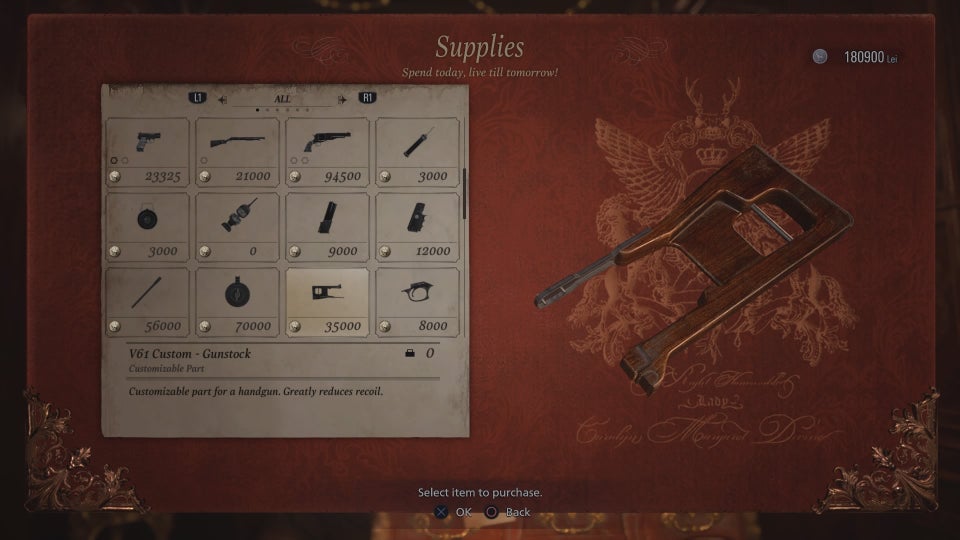This screenshot has height=540, width=960.
Task: Choose the shotgun costing 21000 Lei
Action: tap(237, 151)
